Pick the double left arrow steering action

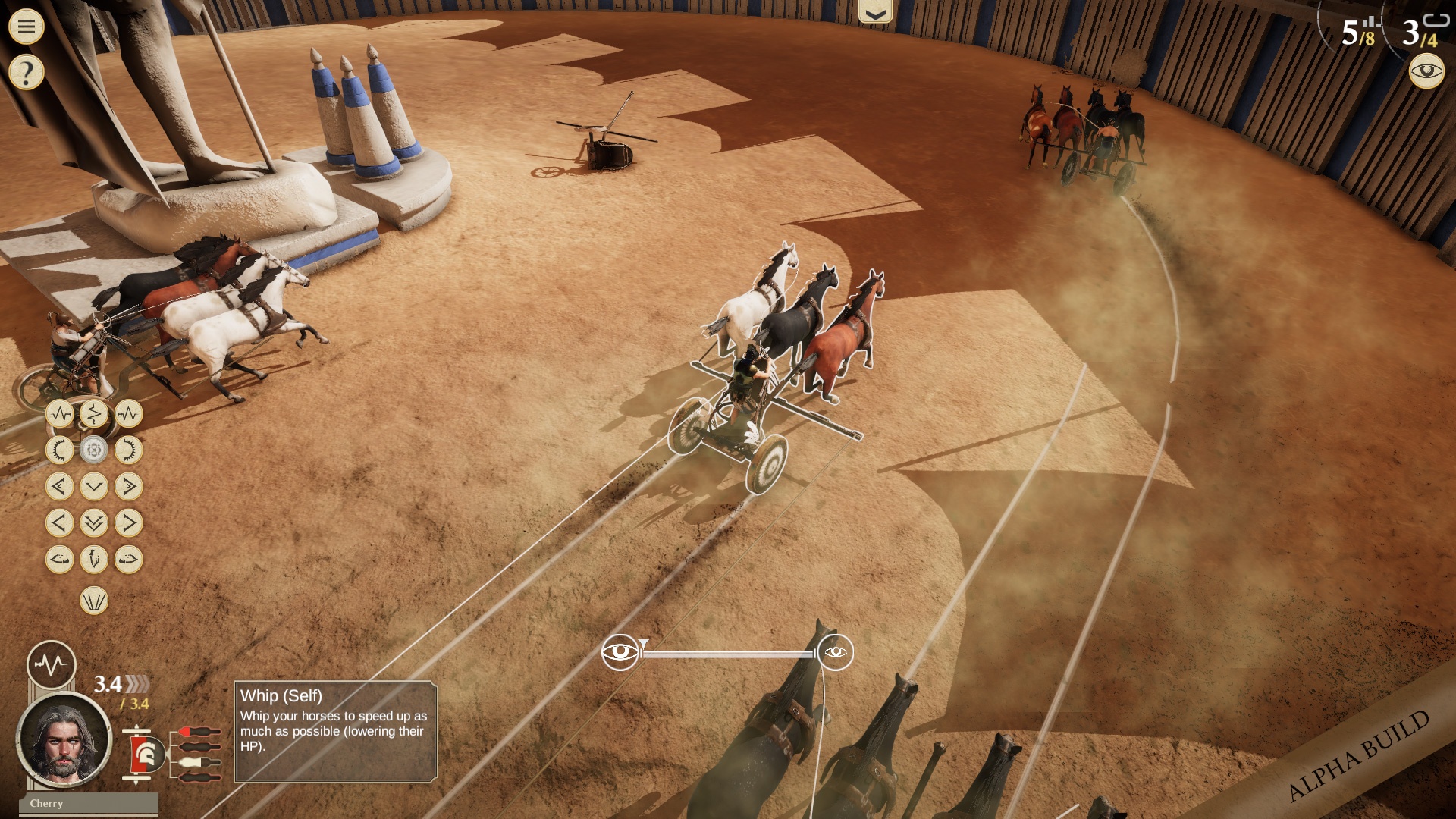click(60, 486)
